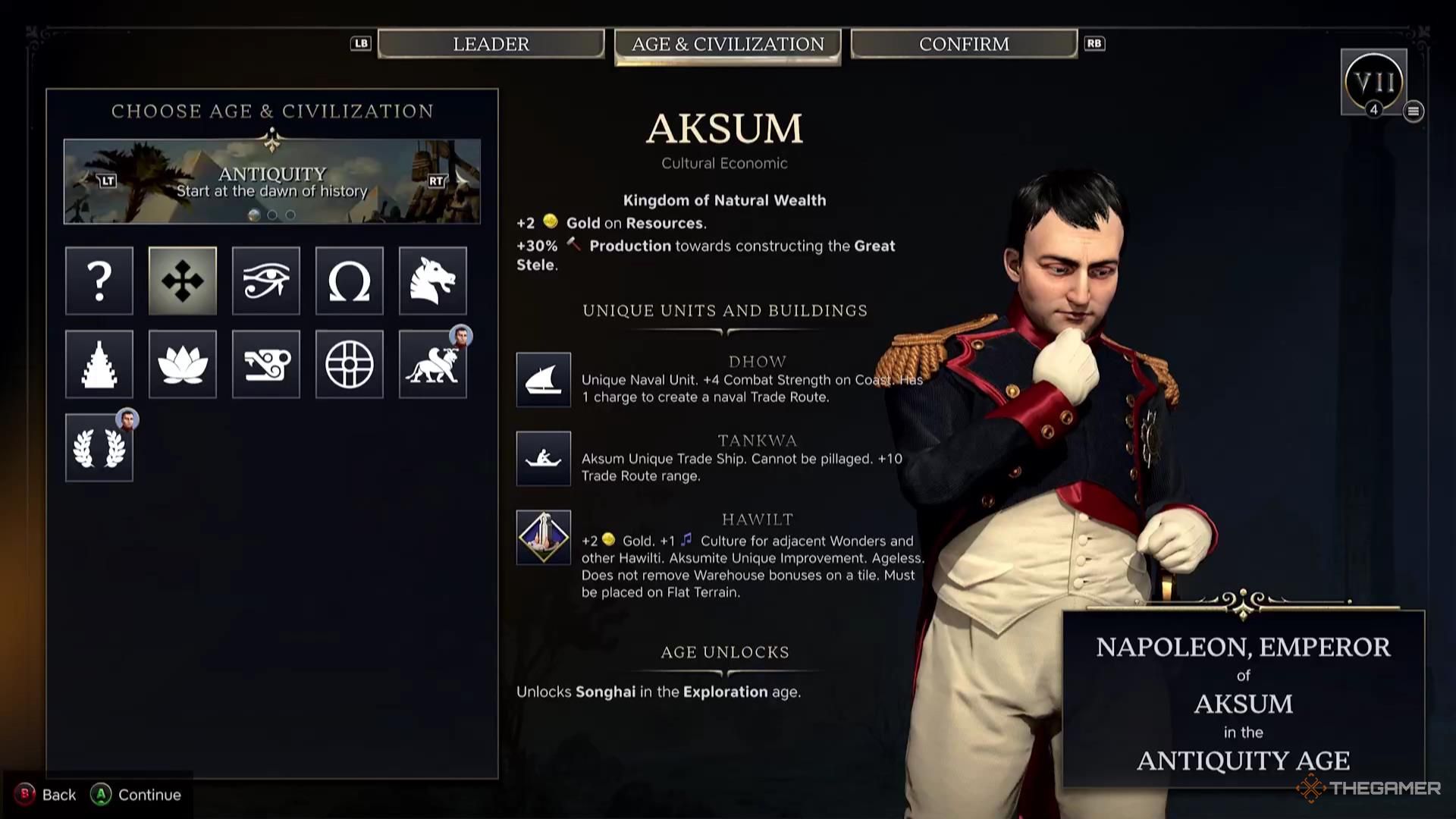
Task: Open the Age & Civilization tab
Action: 727,45
